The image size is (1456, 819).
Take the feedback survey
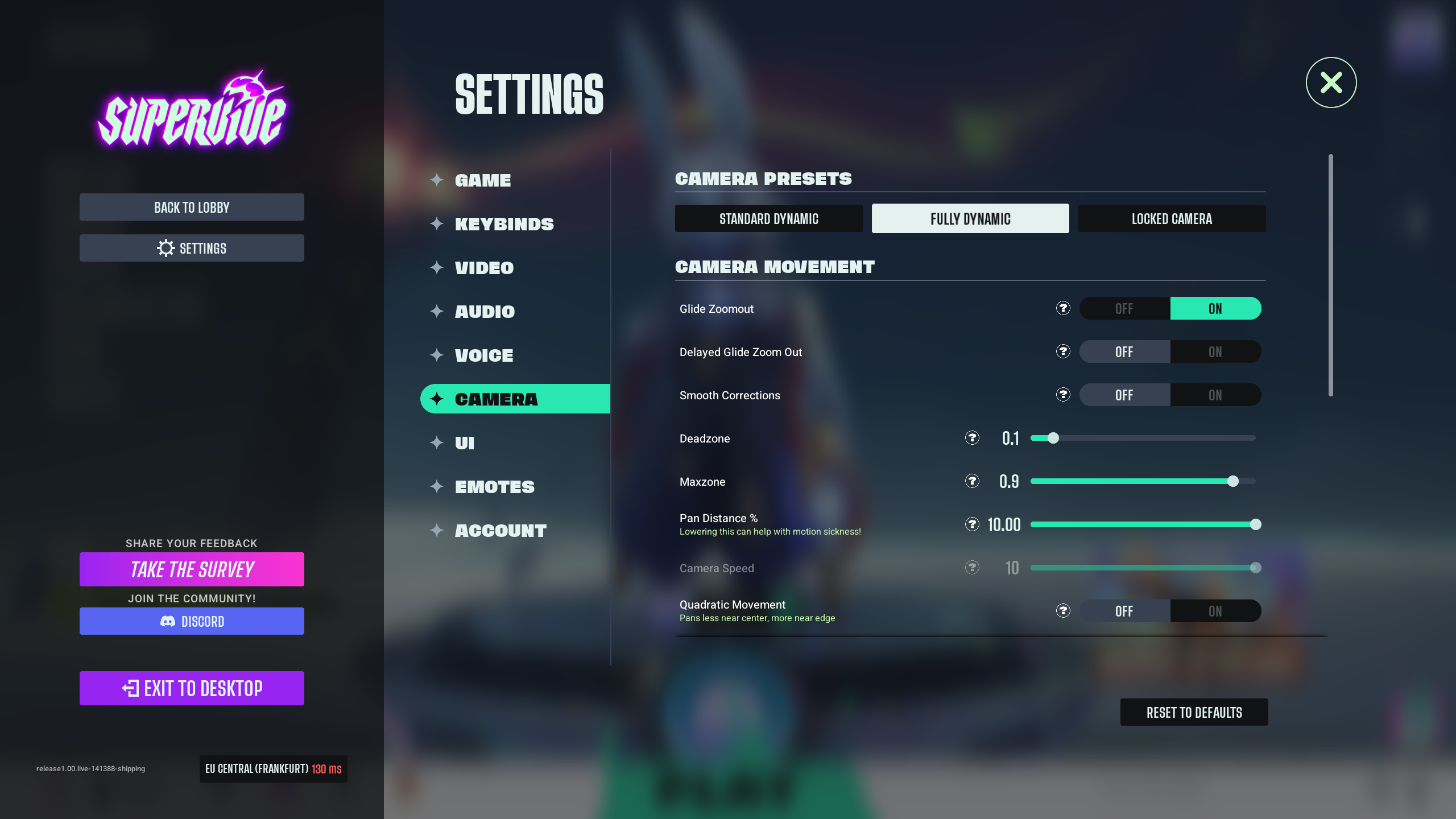tap(192, 569)
